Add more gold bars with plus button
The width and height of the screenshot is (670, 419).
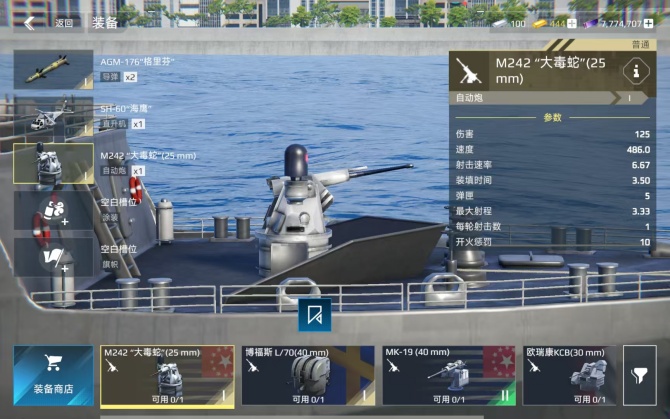[571, 23]
